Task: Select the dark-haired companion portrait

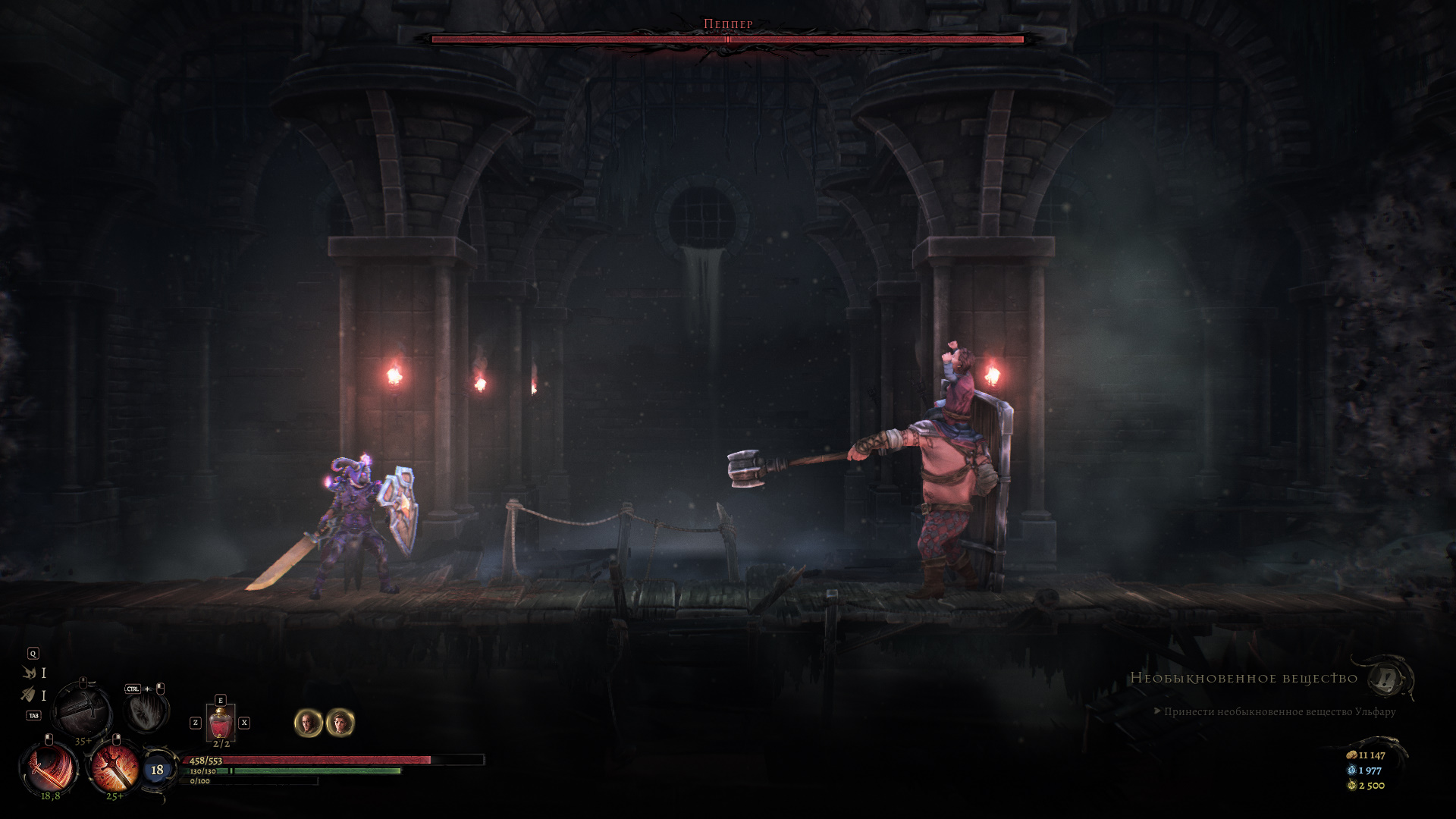Action: pyautogui.click(x=340, y=723)
